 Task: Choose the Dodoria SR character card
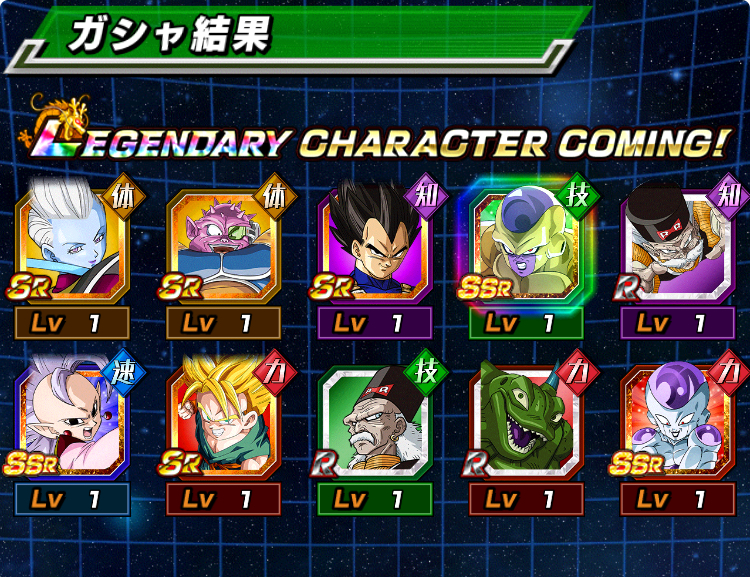pos(222,247)
